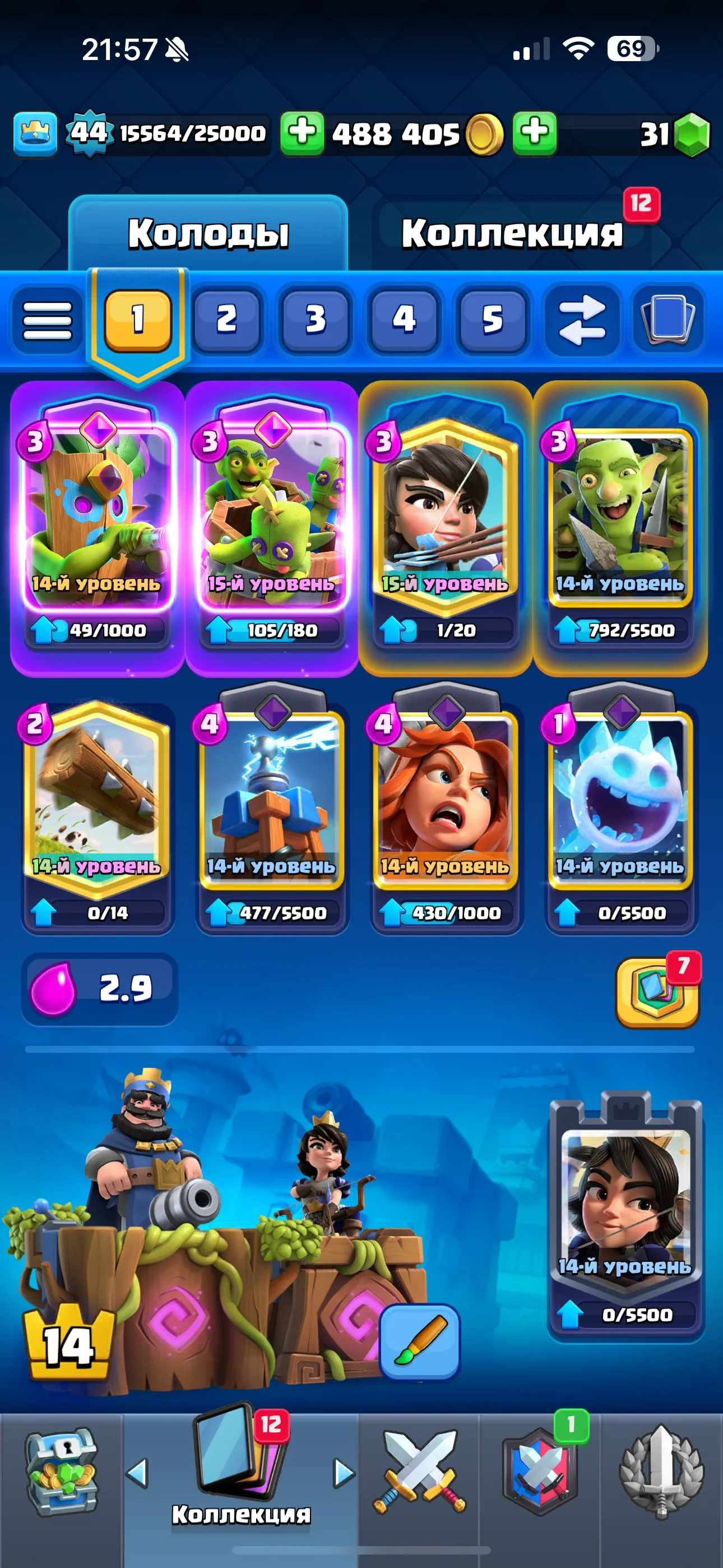Select the evolved Goblin Barrel card

pos(270,523)
